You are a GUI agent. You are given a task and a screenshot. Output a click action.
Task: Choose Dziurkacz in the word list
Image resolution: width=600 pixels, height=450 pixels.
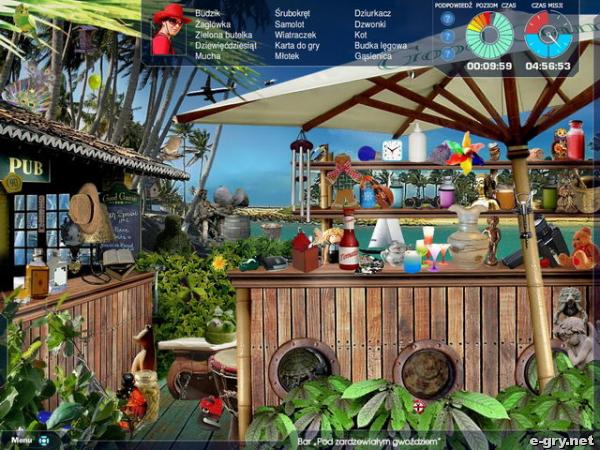[x=372, y=12]
